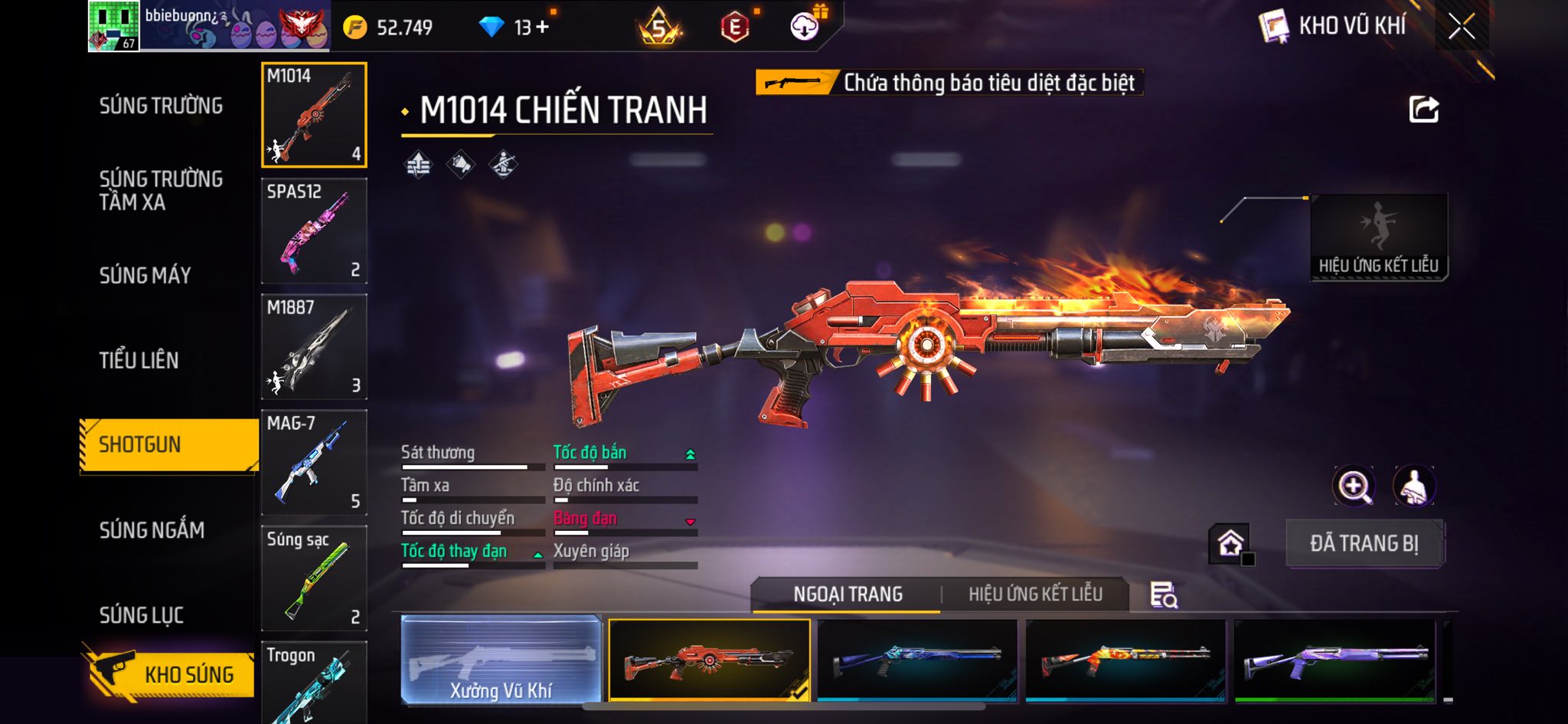Click the Đã Trang Bị button

click(x=1364, y=543)
